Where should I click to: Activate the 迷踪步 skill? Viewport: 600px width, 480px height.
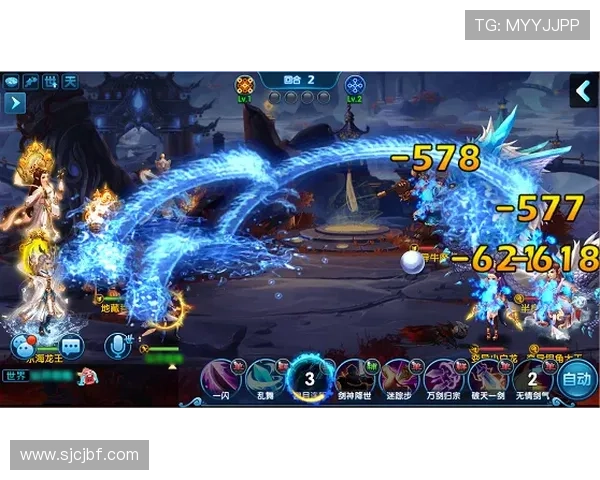coord(398,379)
